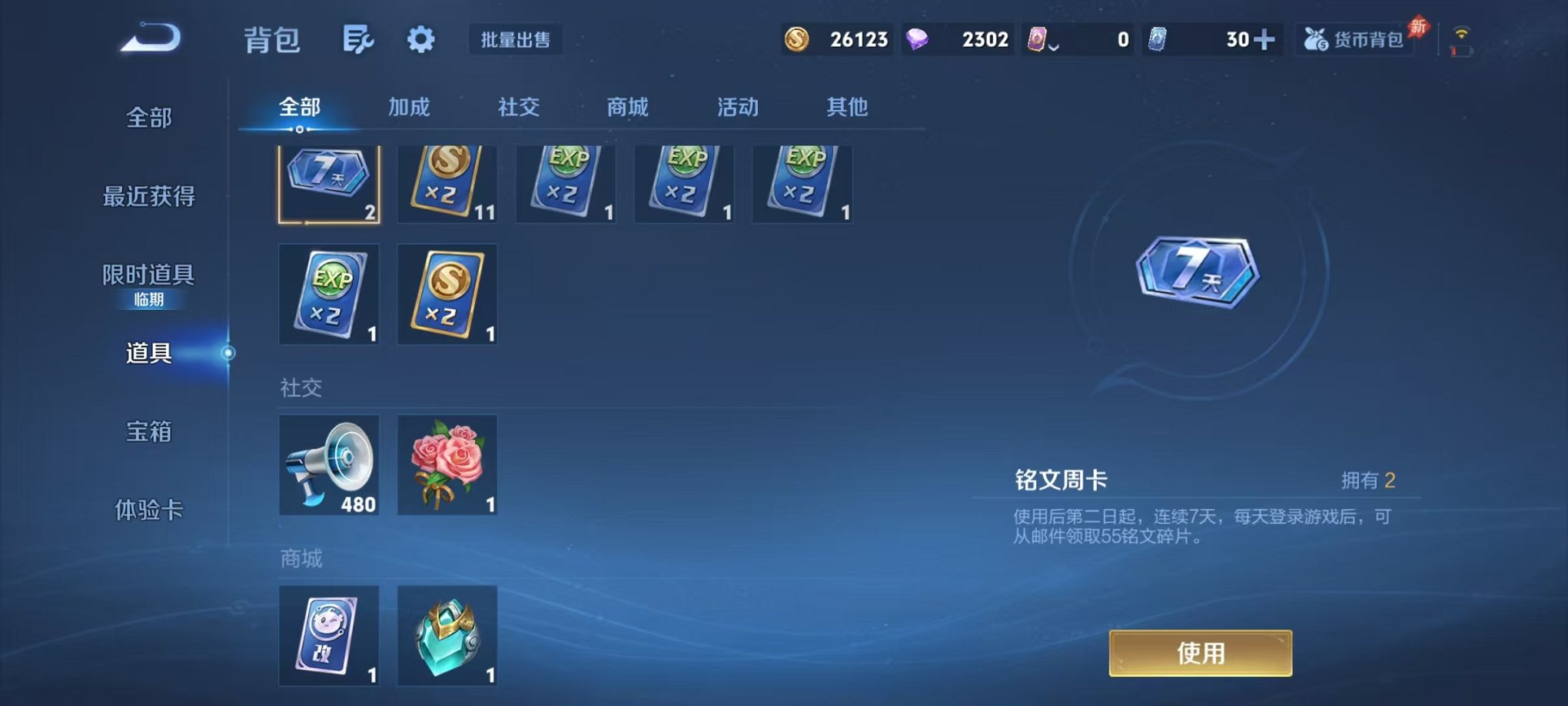Select the rose bouquet social item
Viewport: 1568px width, 706px height.
[447, 465]
